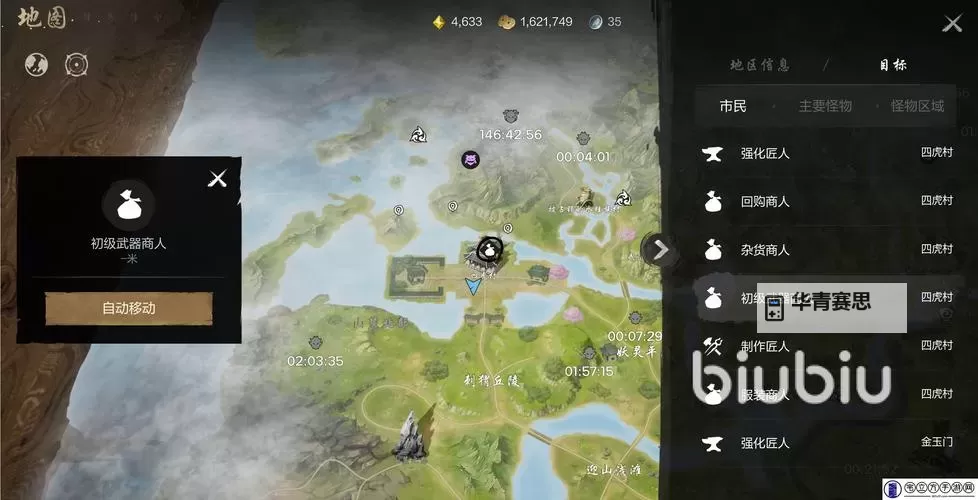This screenshot has width=978, height=500.
Task: Close the 初级武器商人 popup
Action: click(x=217, y=179)
